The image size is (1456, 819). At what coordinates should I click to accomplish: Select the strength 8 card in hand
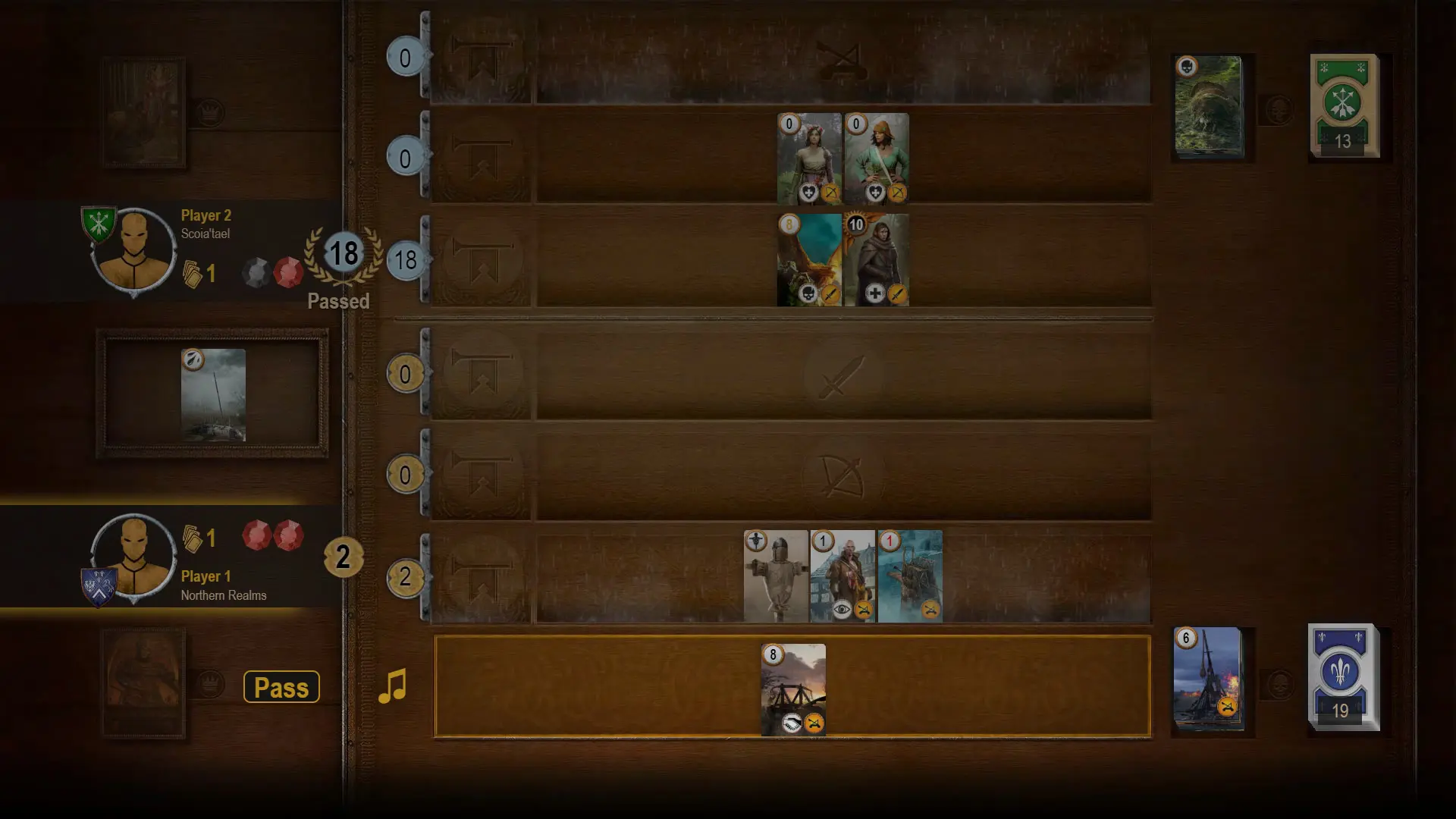(x=793, y=689)
